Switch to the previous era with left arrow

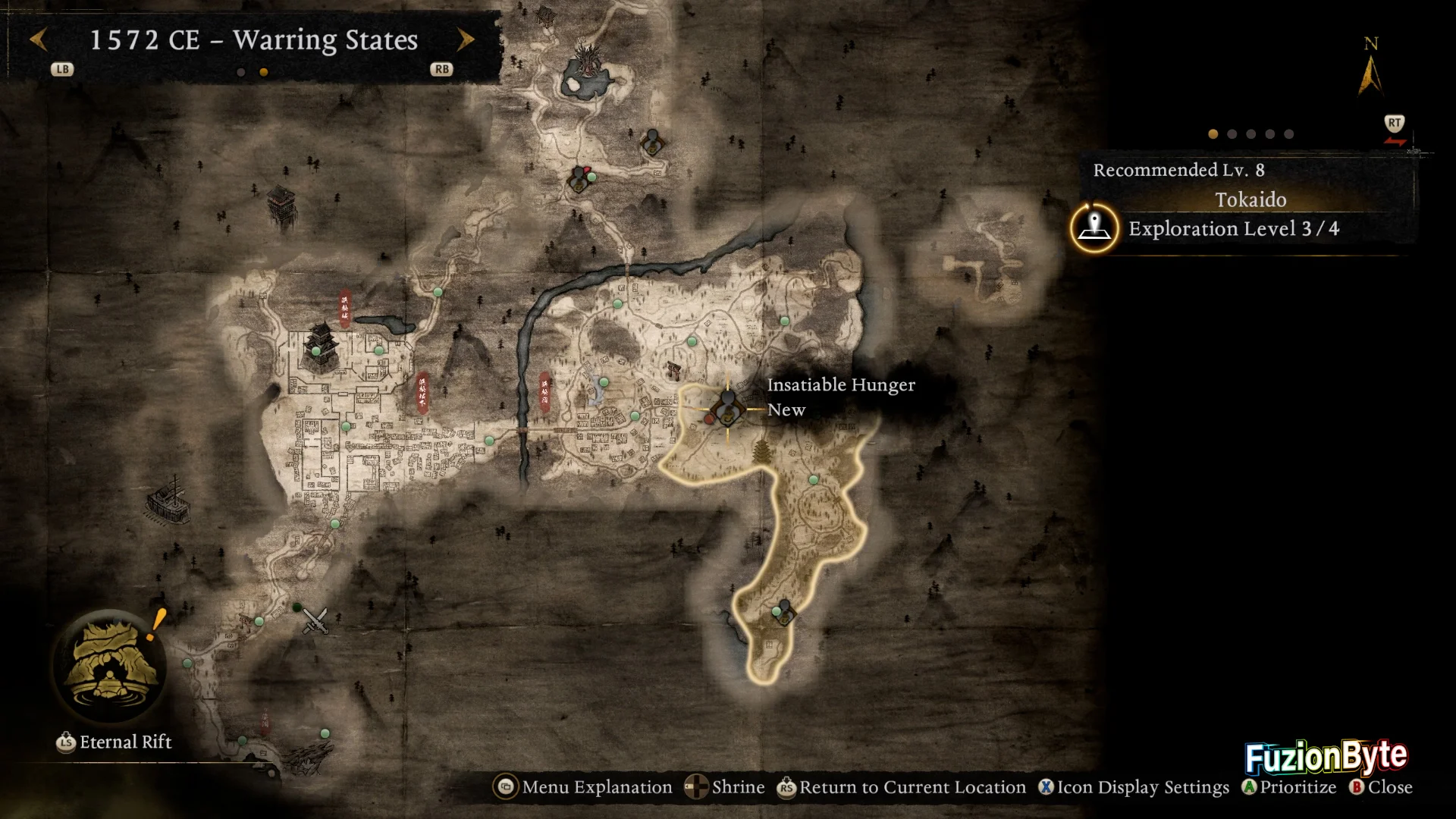click(x=39, y=40)
